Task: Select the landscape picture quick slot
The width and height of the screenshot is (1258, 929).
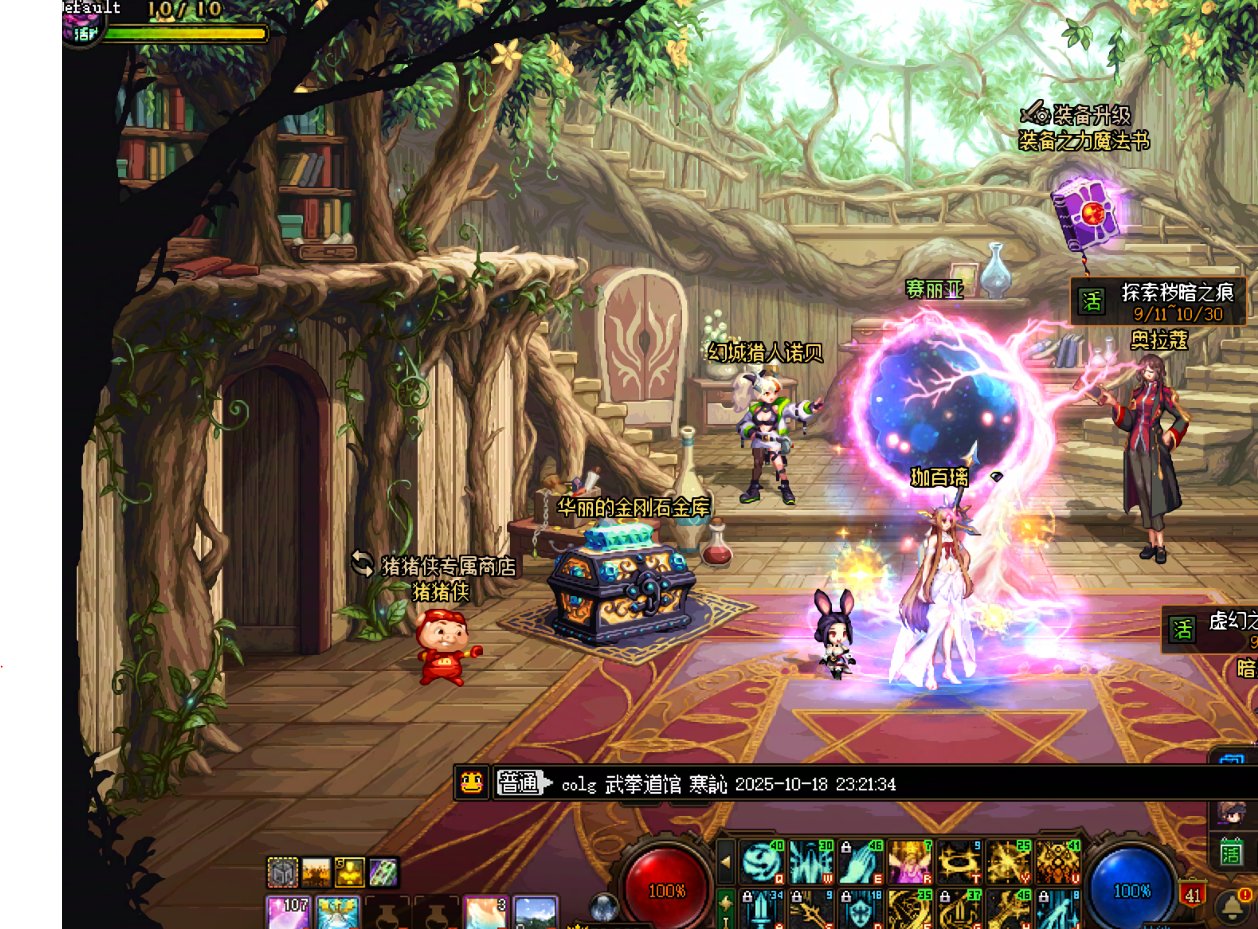Action: 535,912
